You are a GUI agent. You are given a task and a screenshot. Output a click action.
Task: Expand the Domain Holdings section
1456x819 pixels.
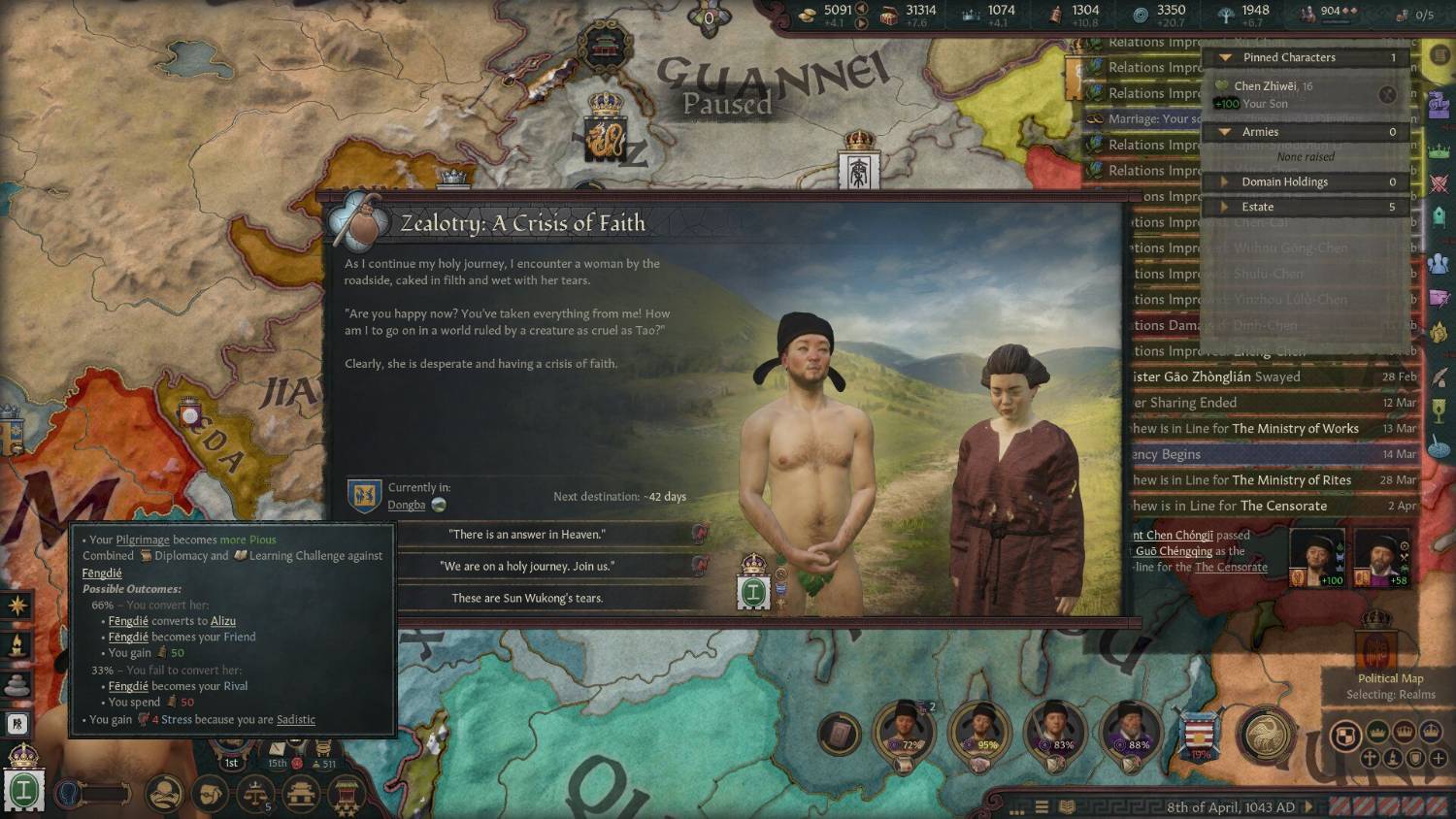pos(1225,182)
